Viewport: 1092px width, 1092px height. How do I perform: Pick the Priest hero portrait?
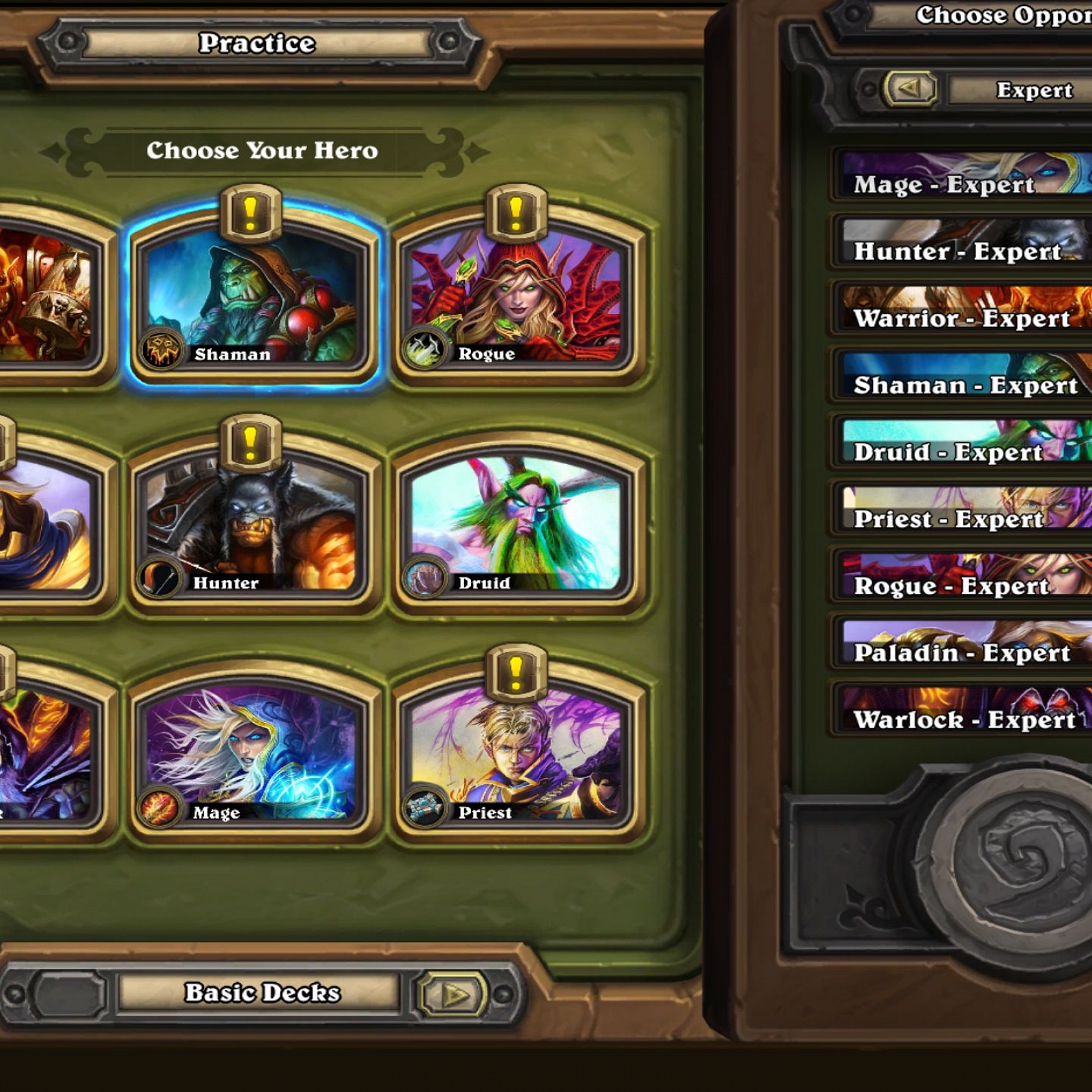coord(517,753)
